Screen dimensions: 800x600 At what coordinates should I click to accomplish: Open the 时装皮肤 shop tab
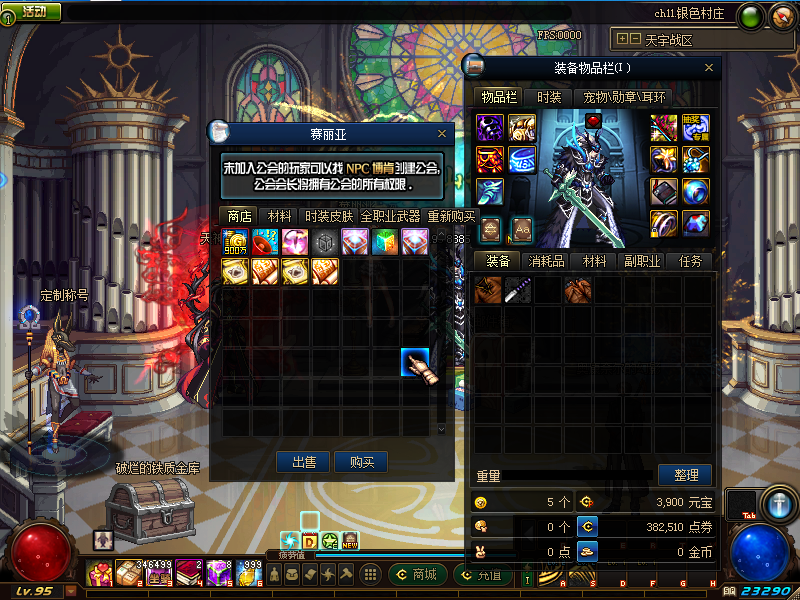coord(329,216)
